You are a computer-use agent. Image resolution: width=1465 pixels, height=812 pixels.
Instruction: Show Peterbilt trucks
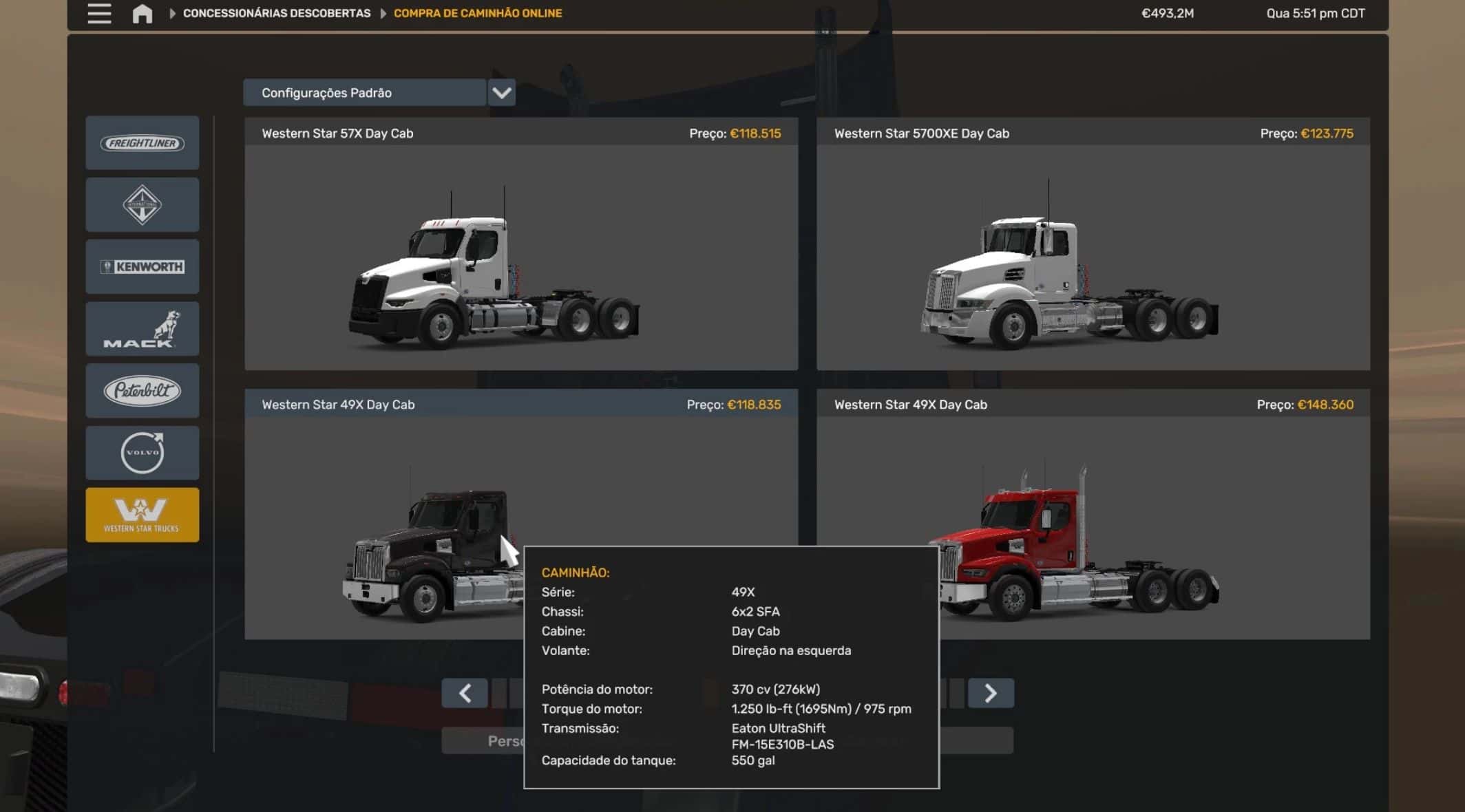[143, 391]
